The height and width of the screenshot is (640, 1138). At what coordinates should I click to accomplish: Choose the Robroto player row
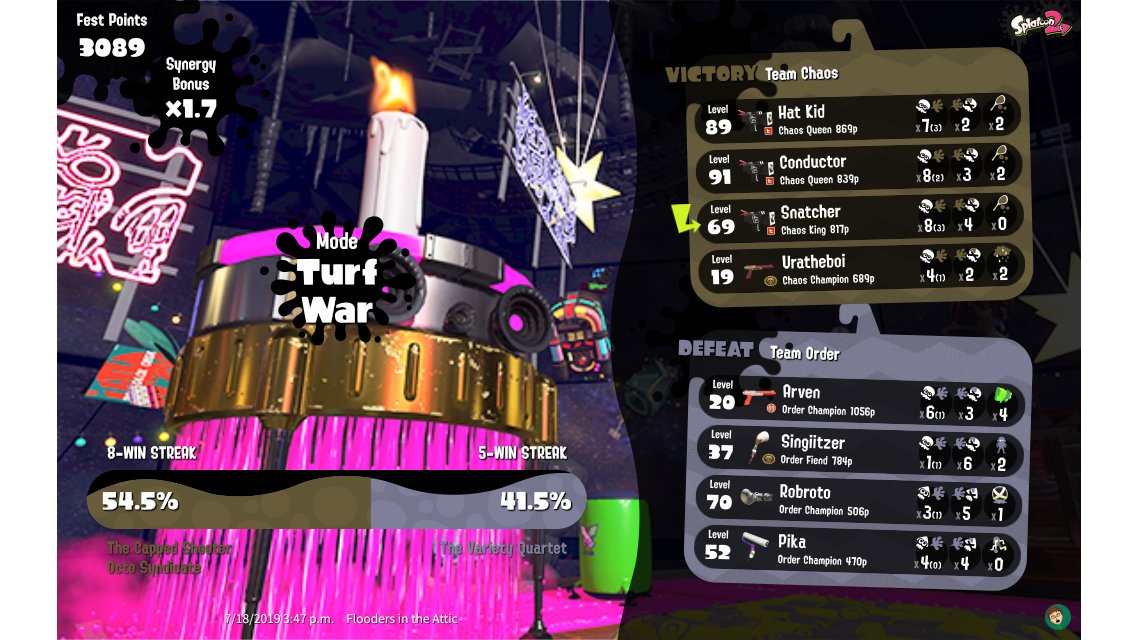pos(860,499)
